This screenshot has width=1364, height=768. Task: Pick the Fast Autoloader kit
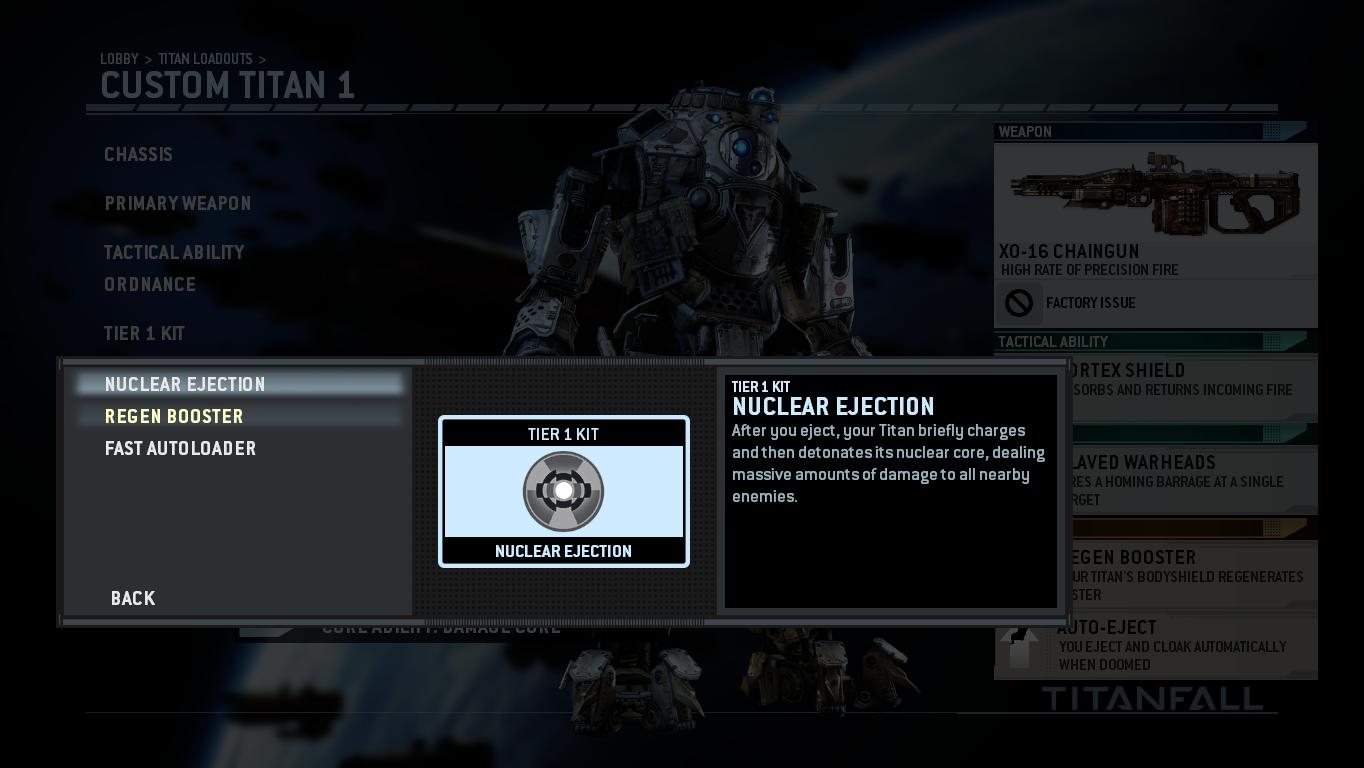click(180, 449)
